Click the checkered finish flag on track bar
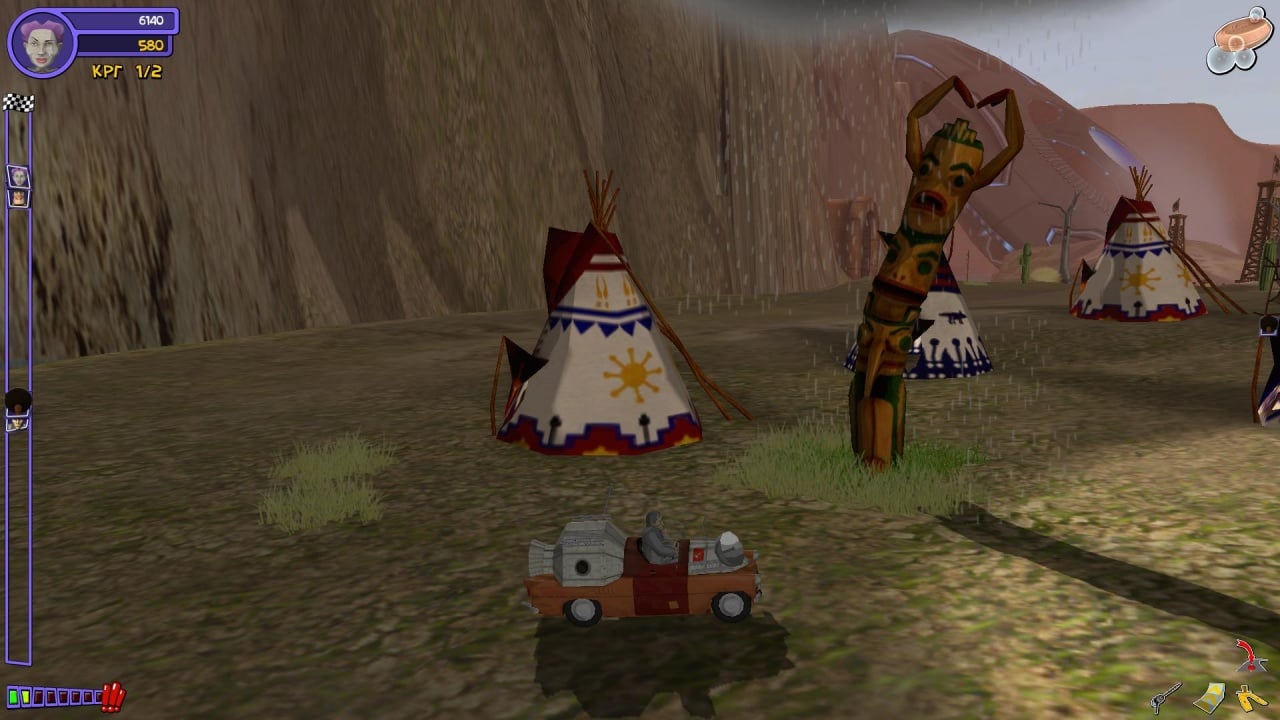This screenshot has width=1280, height=720. (18, 102)
